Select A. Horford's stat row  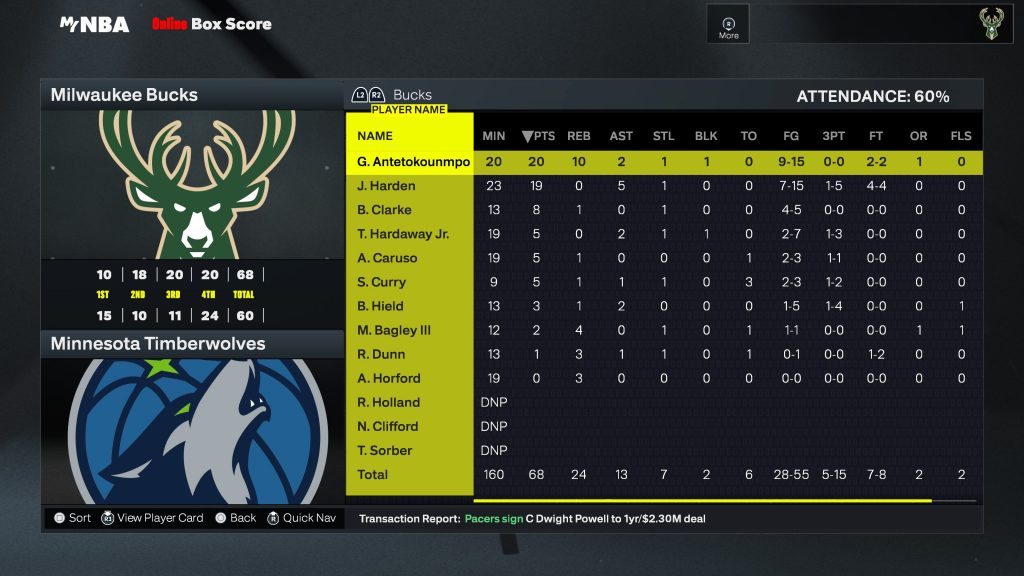(388, 378)
